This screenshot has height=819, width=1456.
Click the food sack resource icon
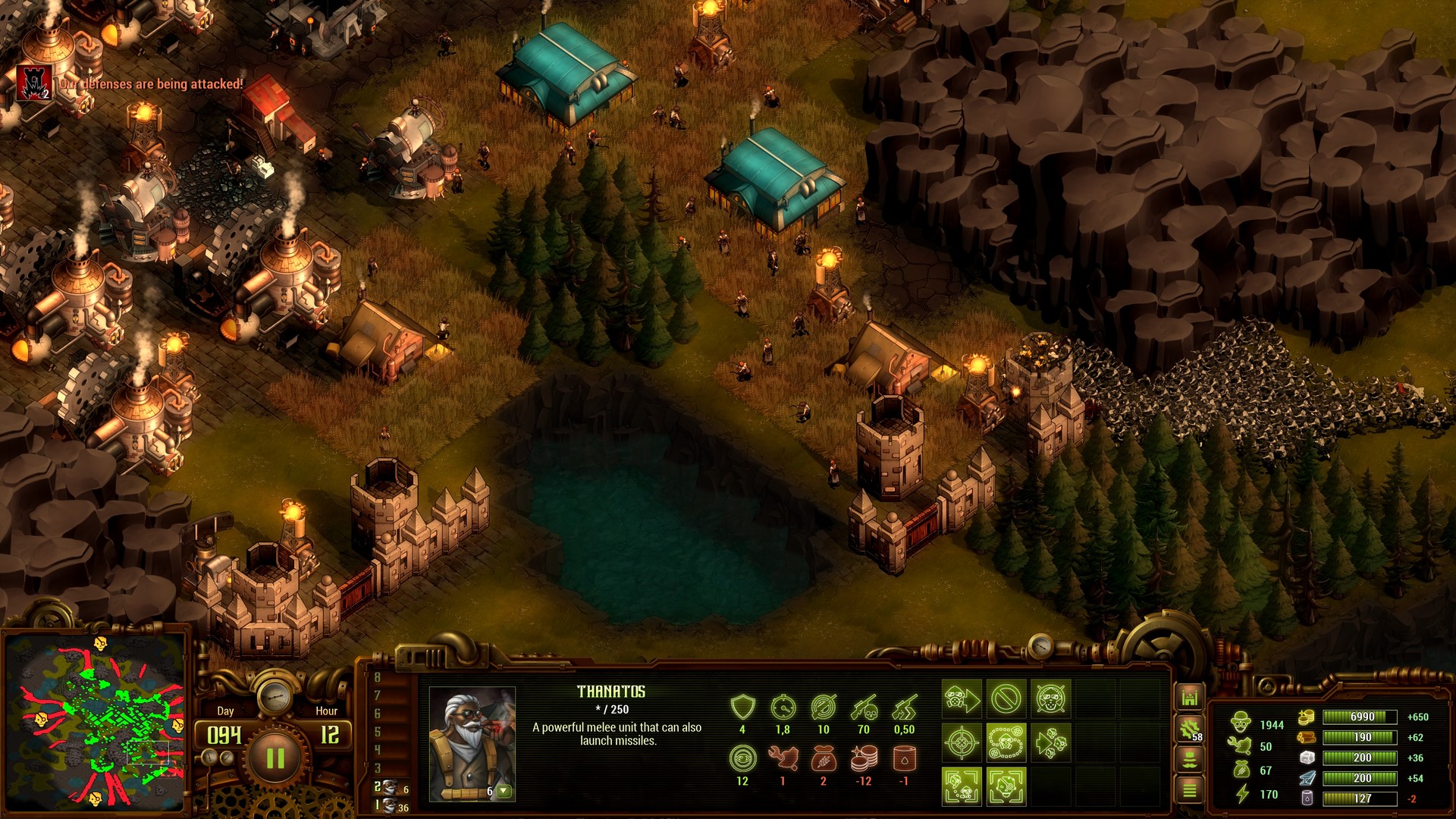click(x=1241, y=767)
